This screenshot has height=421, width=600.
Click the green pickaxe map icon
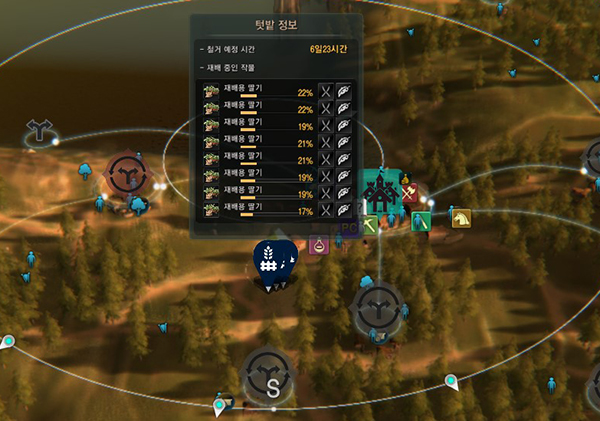(370, 227)
